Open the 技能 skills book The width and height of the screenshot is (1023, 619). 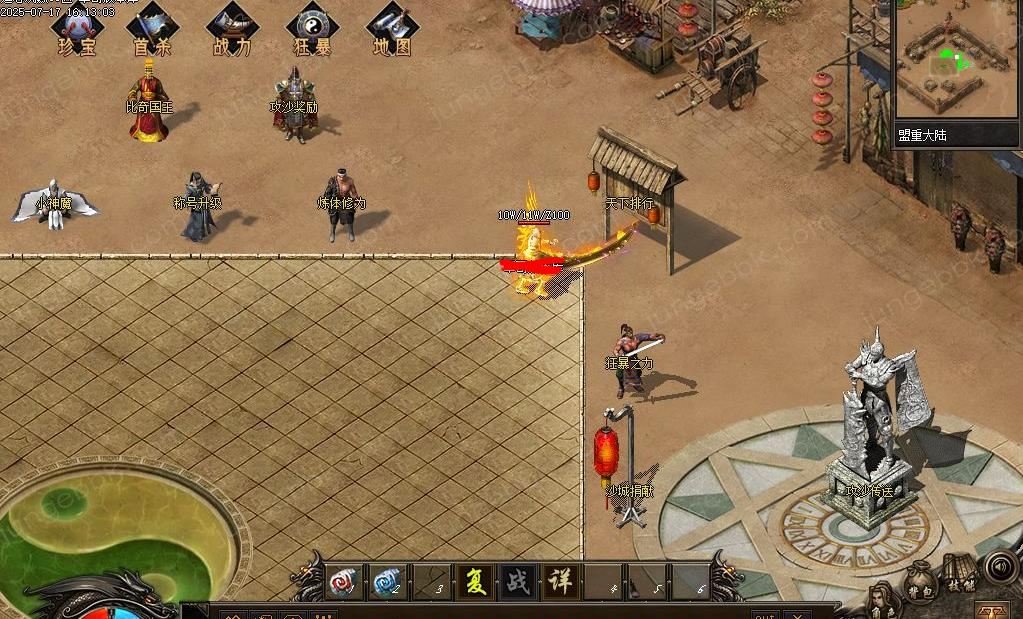[x=959, y=573]
